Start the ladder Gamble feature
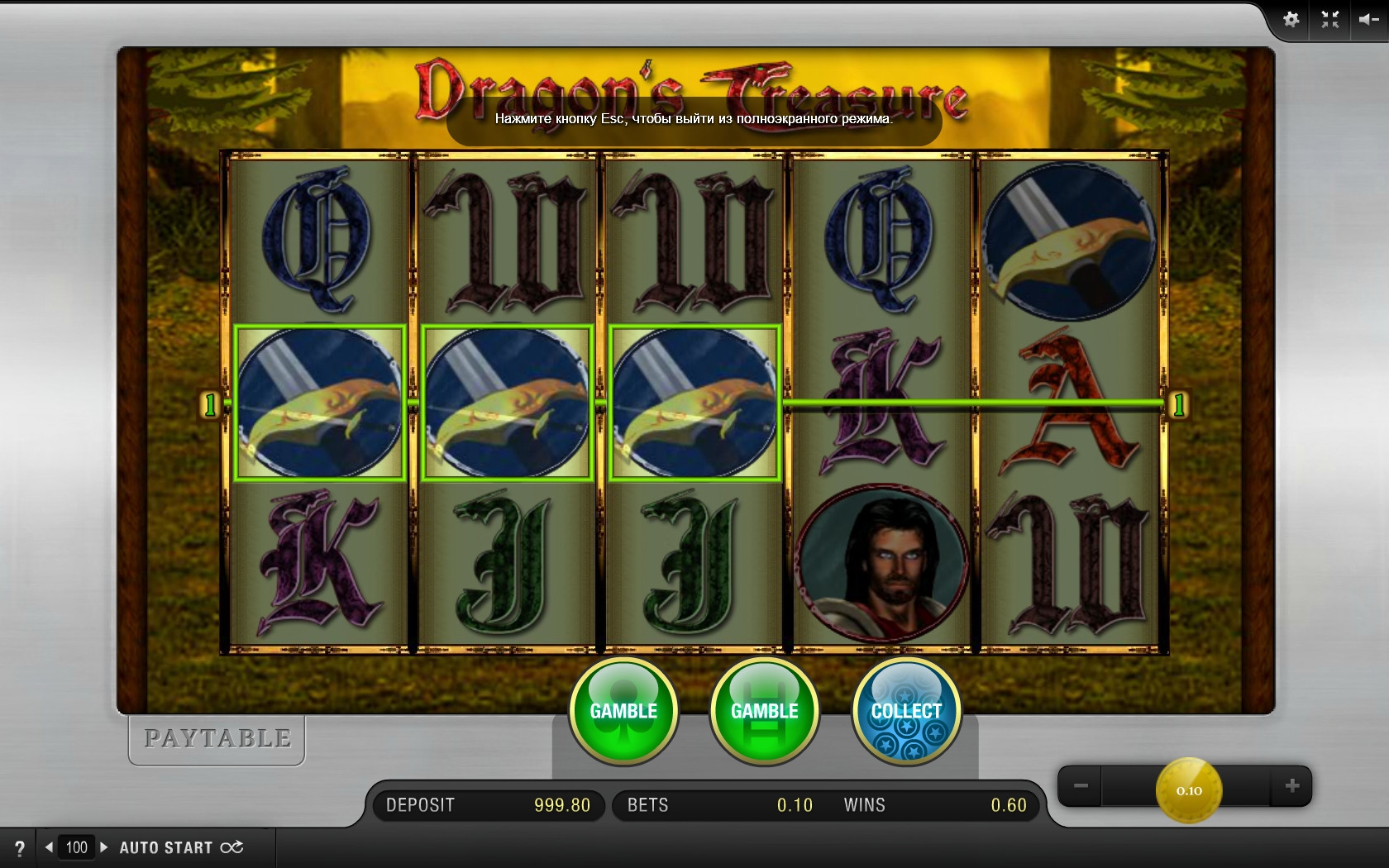1389x868 pixels. pos(764,711)
